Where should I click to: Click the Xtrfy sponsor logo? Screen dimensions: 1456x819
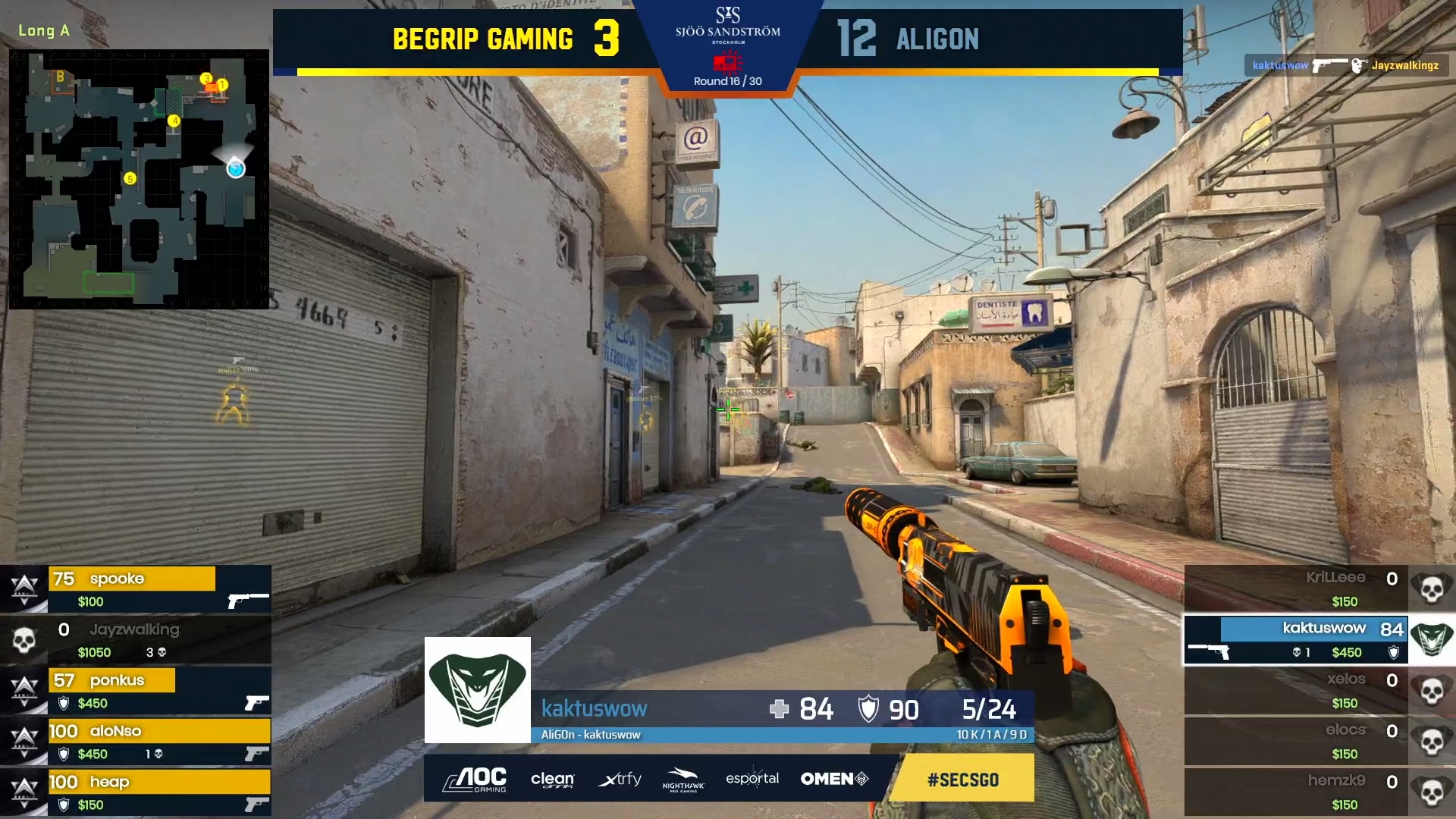tap(620, 779)
